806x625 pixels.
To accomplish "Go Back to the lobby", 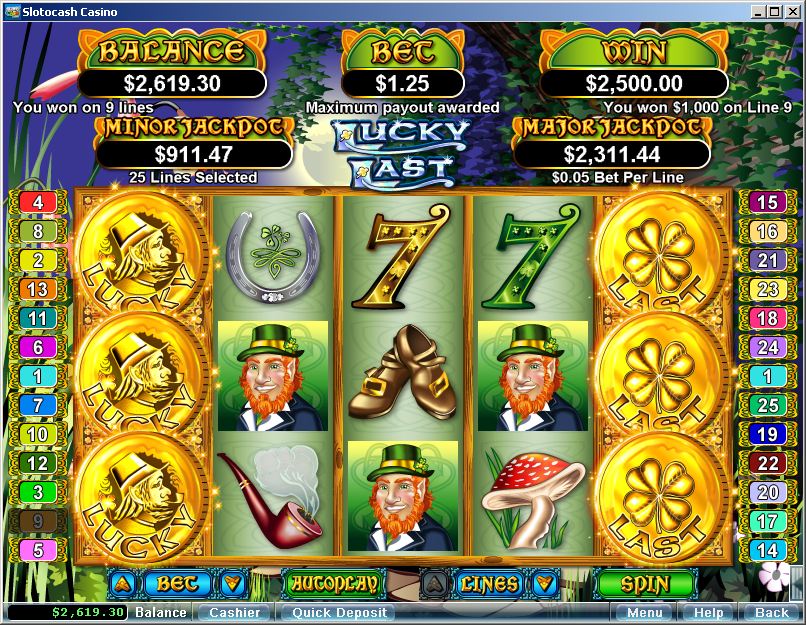I will (771, 612).
